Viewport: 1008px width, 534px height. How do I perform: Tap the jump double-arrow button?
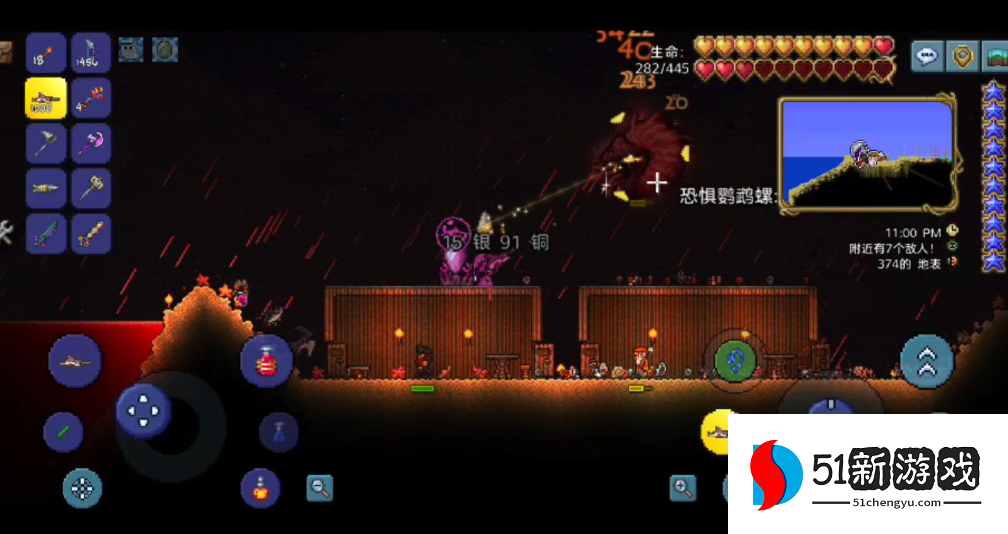pyautogui.click(x=927, y=362)
